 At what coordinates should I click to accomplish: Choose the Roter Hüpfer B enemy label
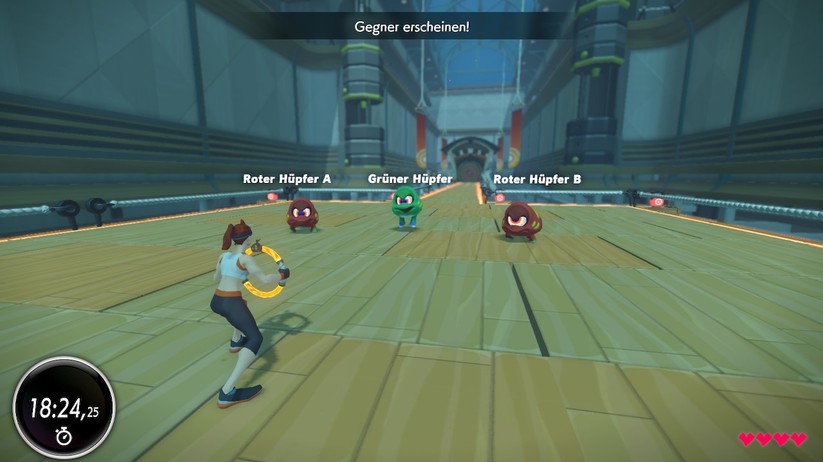[537, 179]
